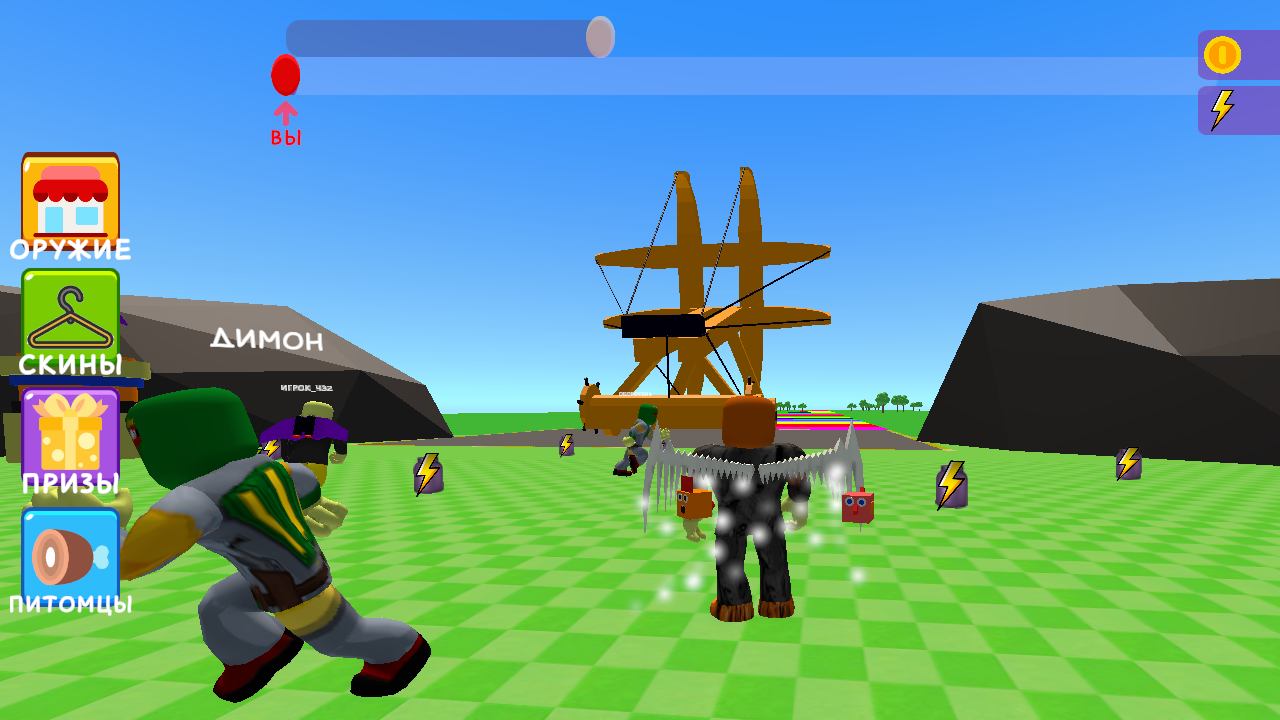Tap the progress bar knob at top

coord(600,37)
